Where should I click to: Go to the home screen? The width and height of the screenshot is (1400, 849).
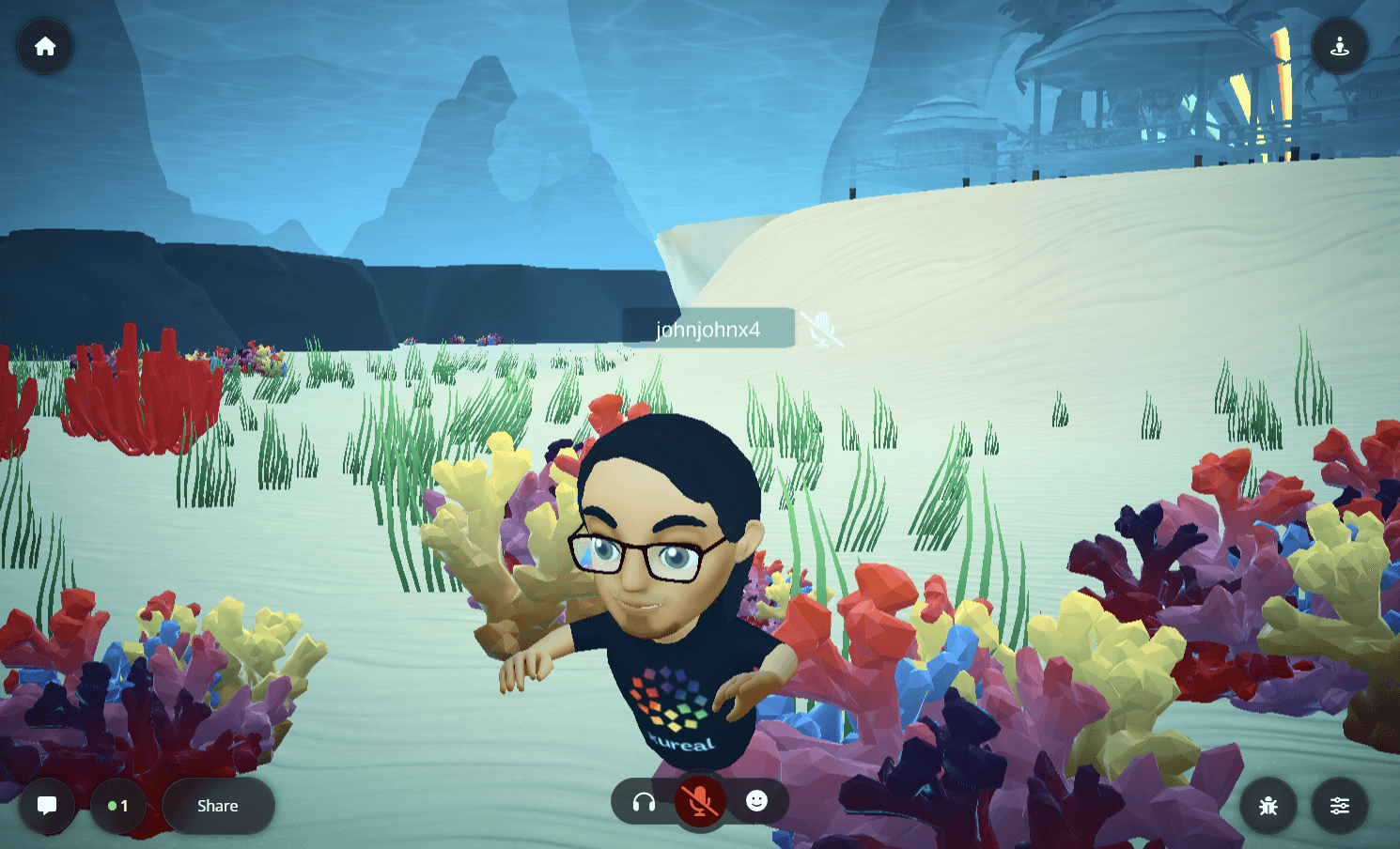pyautogui.click(x=45, y=46)
